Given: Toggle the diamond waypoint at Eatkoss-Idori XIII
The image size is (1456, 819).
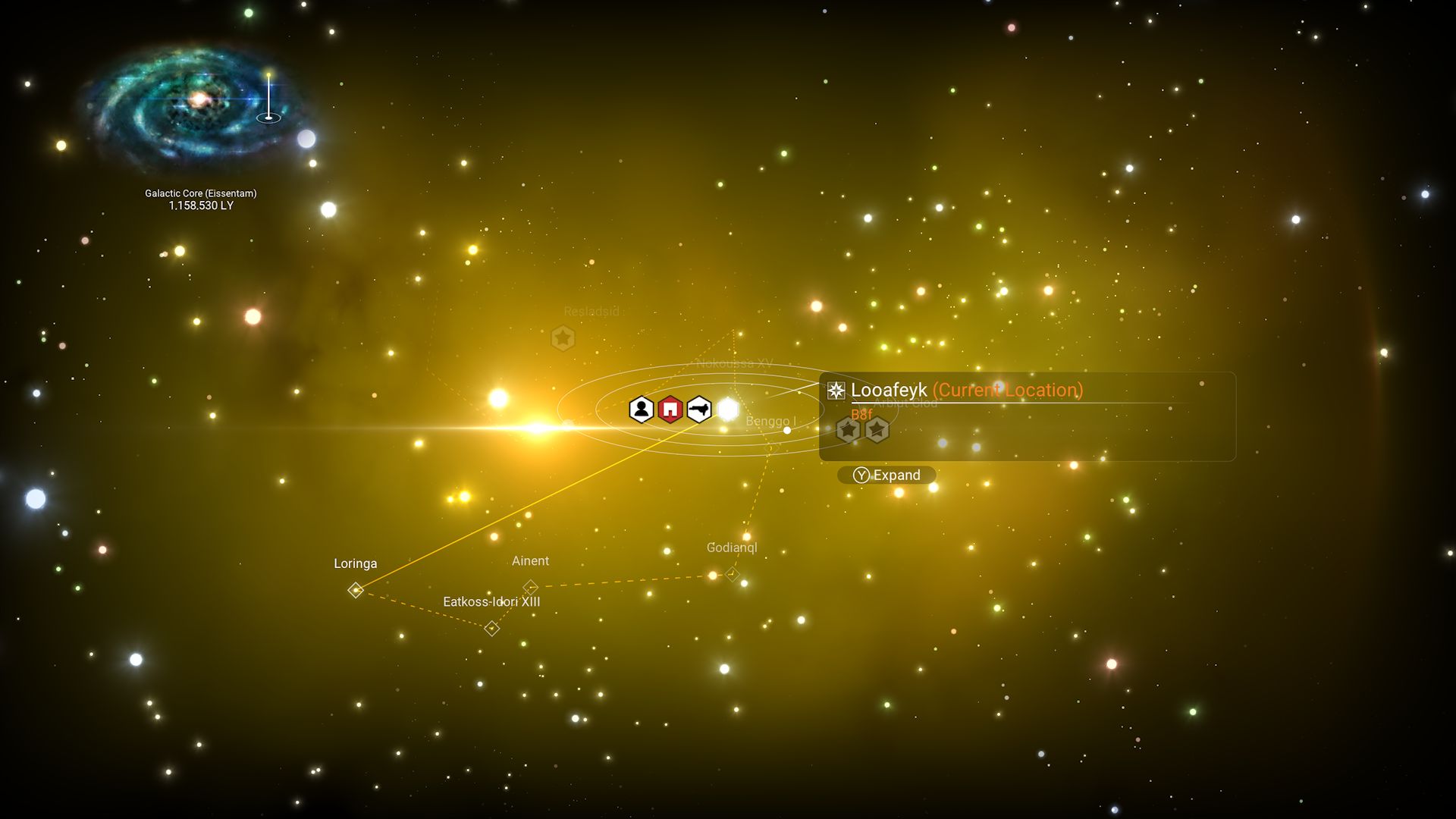Looking at the screenshot, I should coord(490,627).
